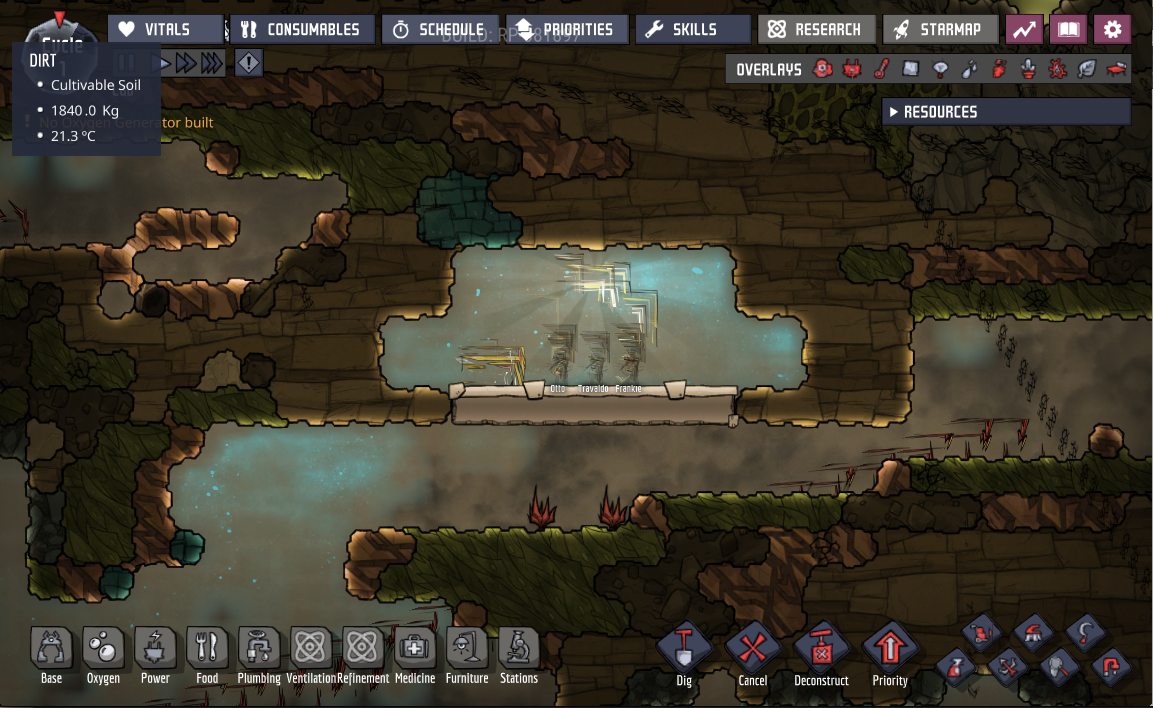
Task: Open the Priorities management screen
Action: 566,30
